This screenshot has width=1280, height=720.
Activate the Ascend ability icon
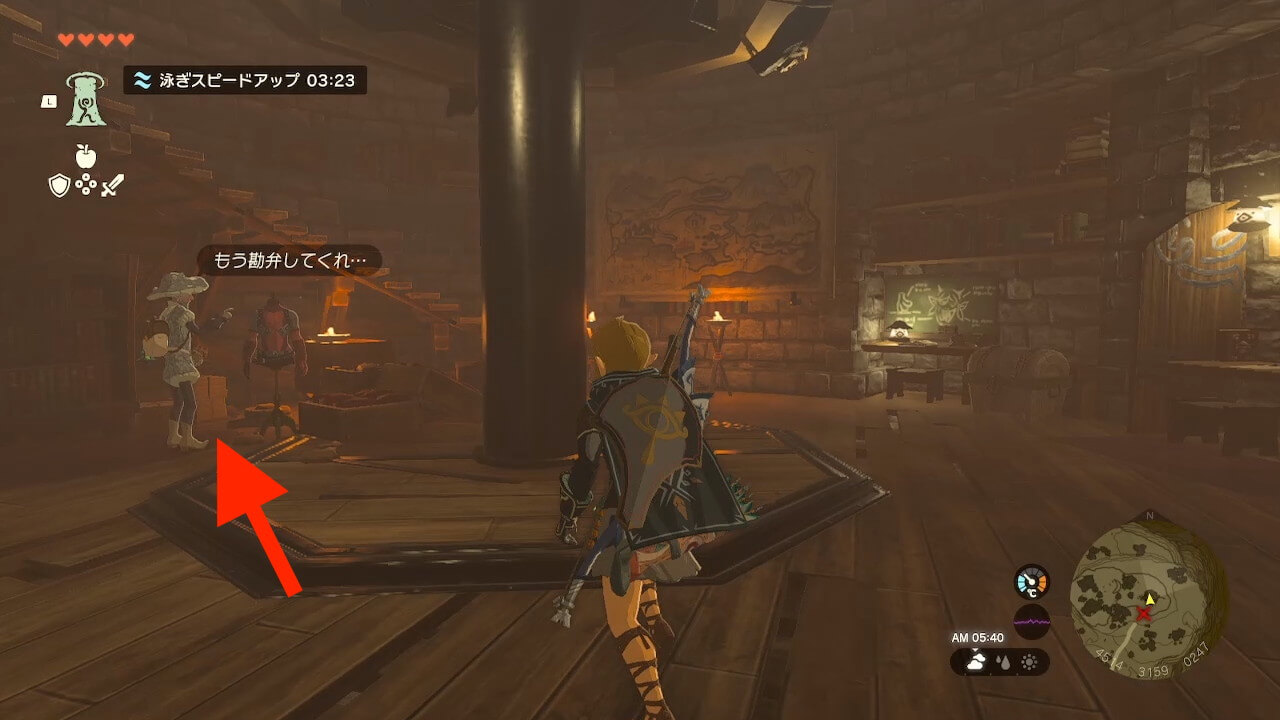point(86,99)
